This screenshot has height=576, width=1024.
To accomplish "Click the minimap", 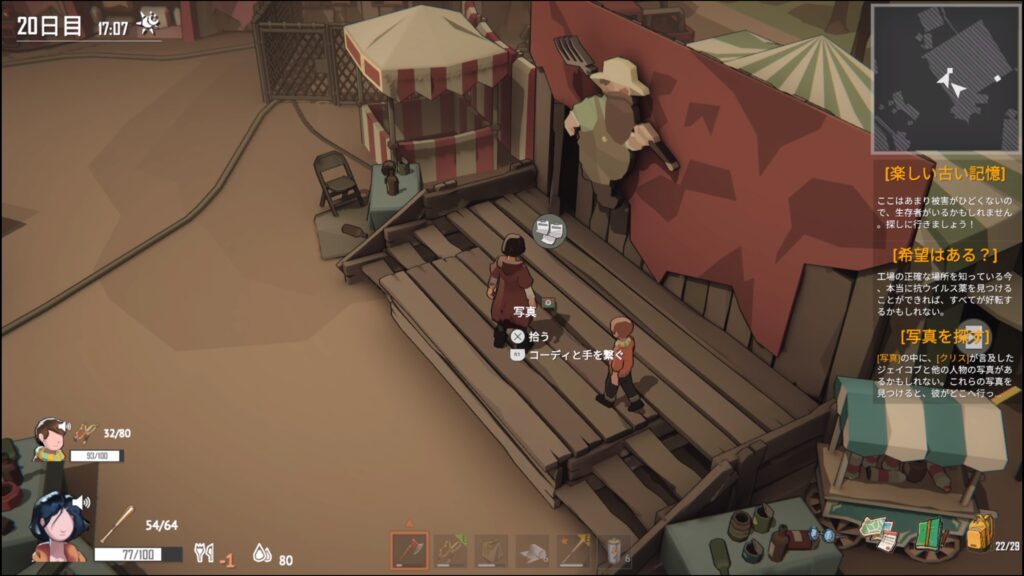I will 944,78.
